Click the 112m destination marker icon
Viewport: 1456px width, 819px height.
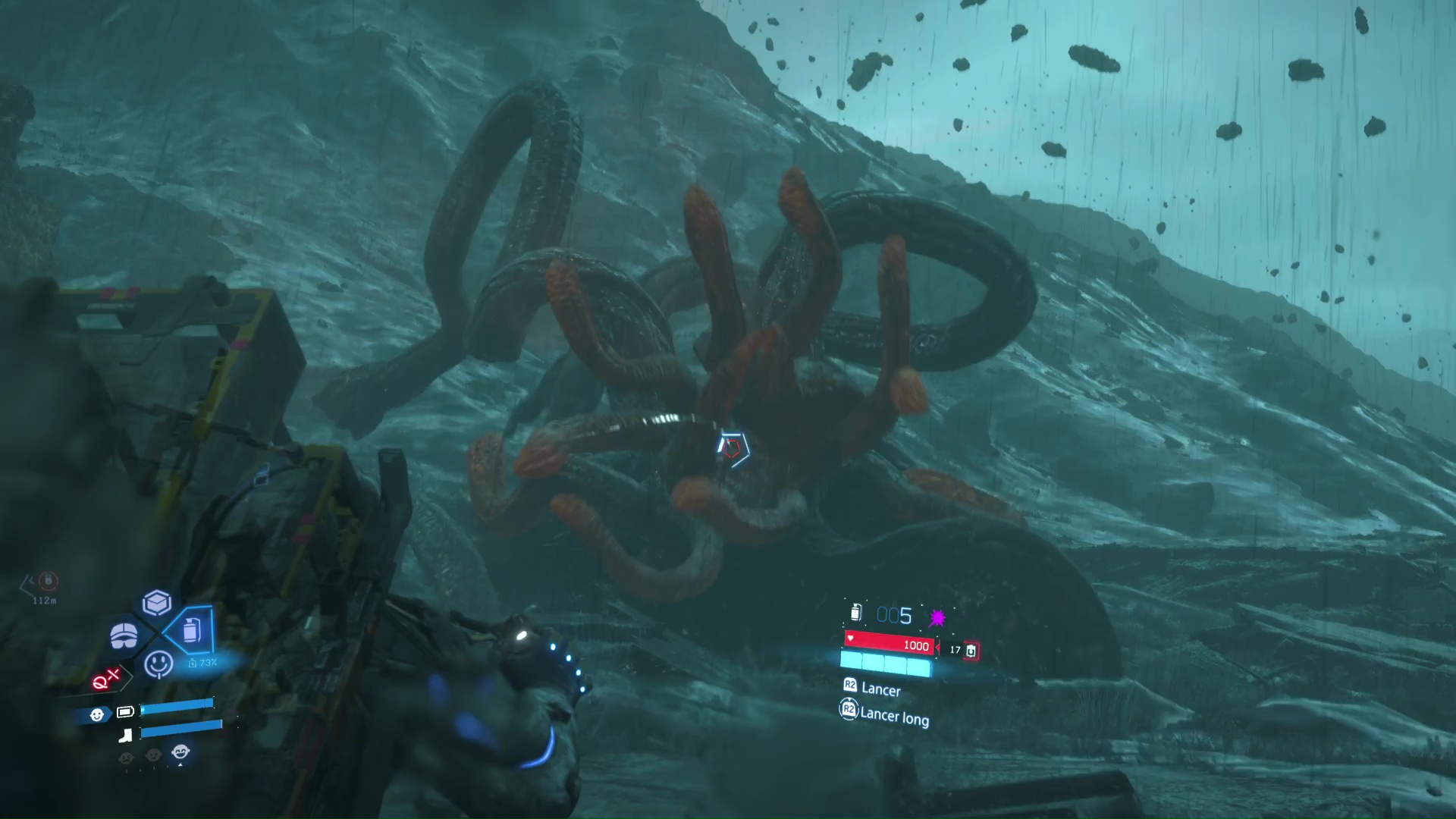point(48,582)
